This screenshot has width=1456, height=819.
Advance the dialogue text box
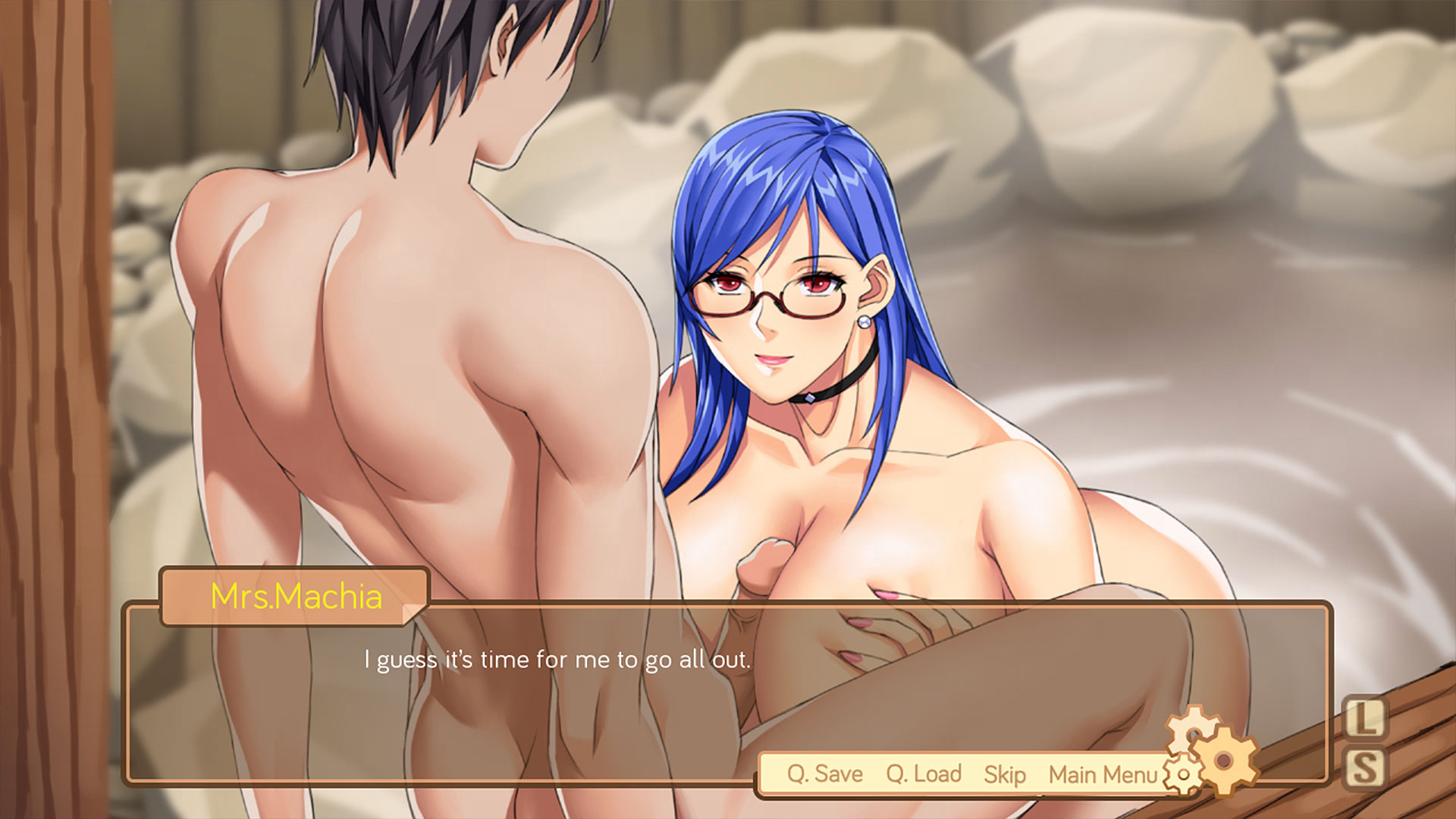point(557,682)
